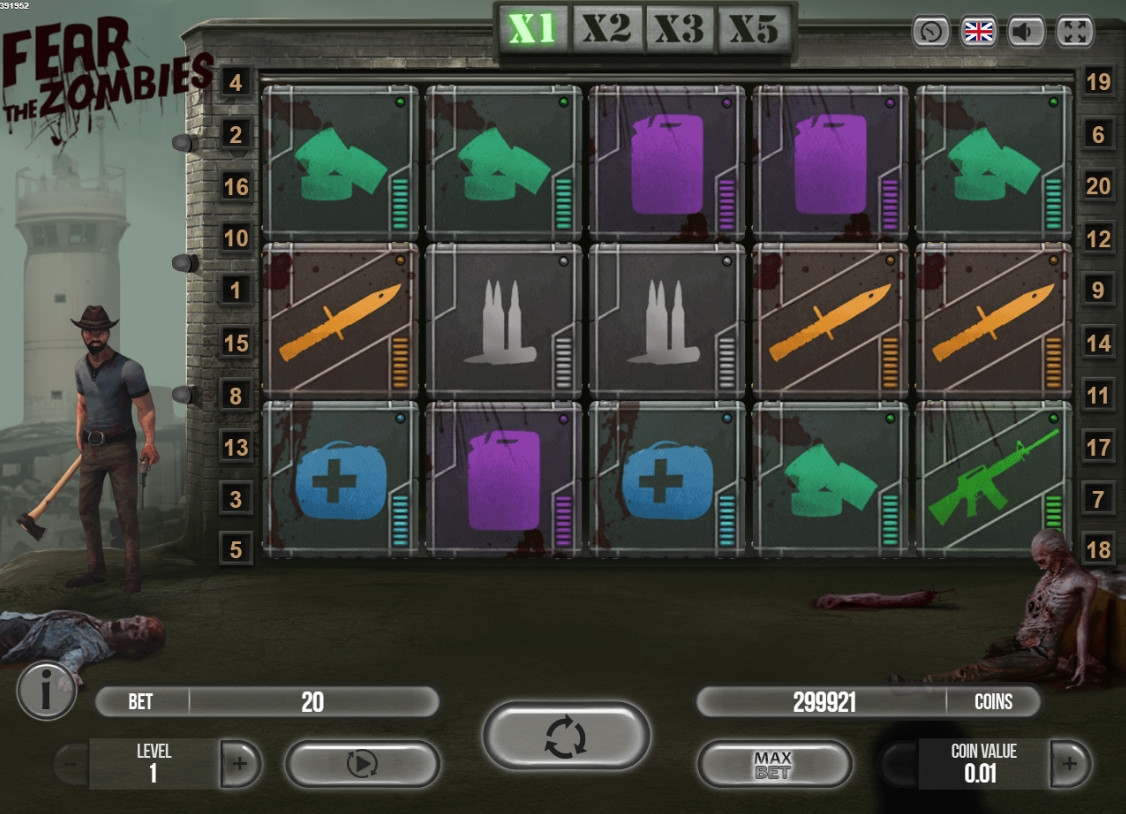The image size is (1126, 814).
Task: Highlight payline number 18
Action: point(1098,550)
